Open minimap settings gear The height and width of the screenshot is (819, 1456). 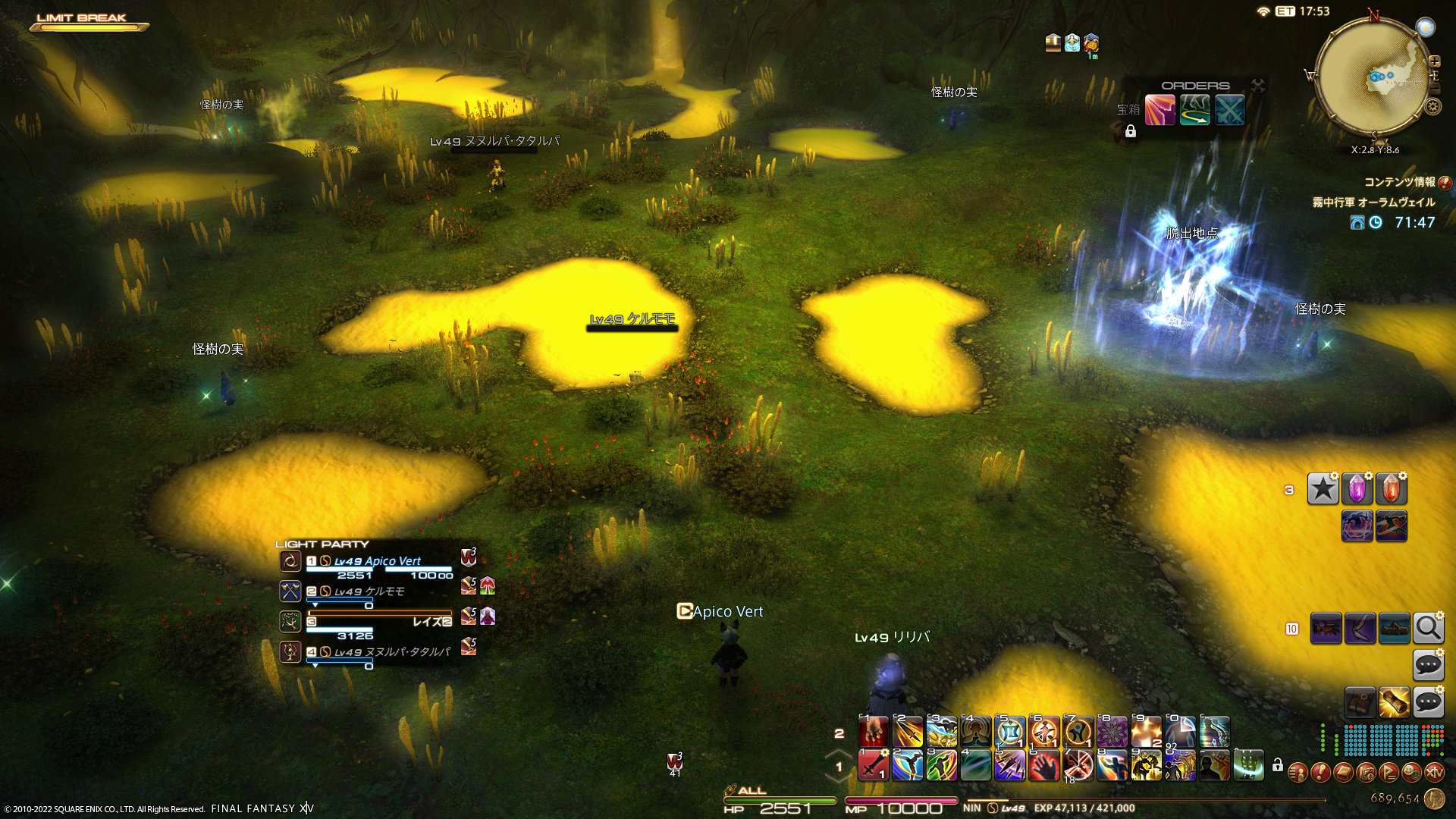[x=1432, y=107]
